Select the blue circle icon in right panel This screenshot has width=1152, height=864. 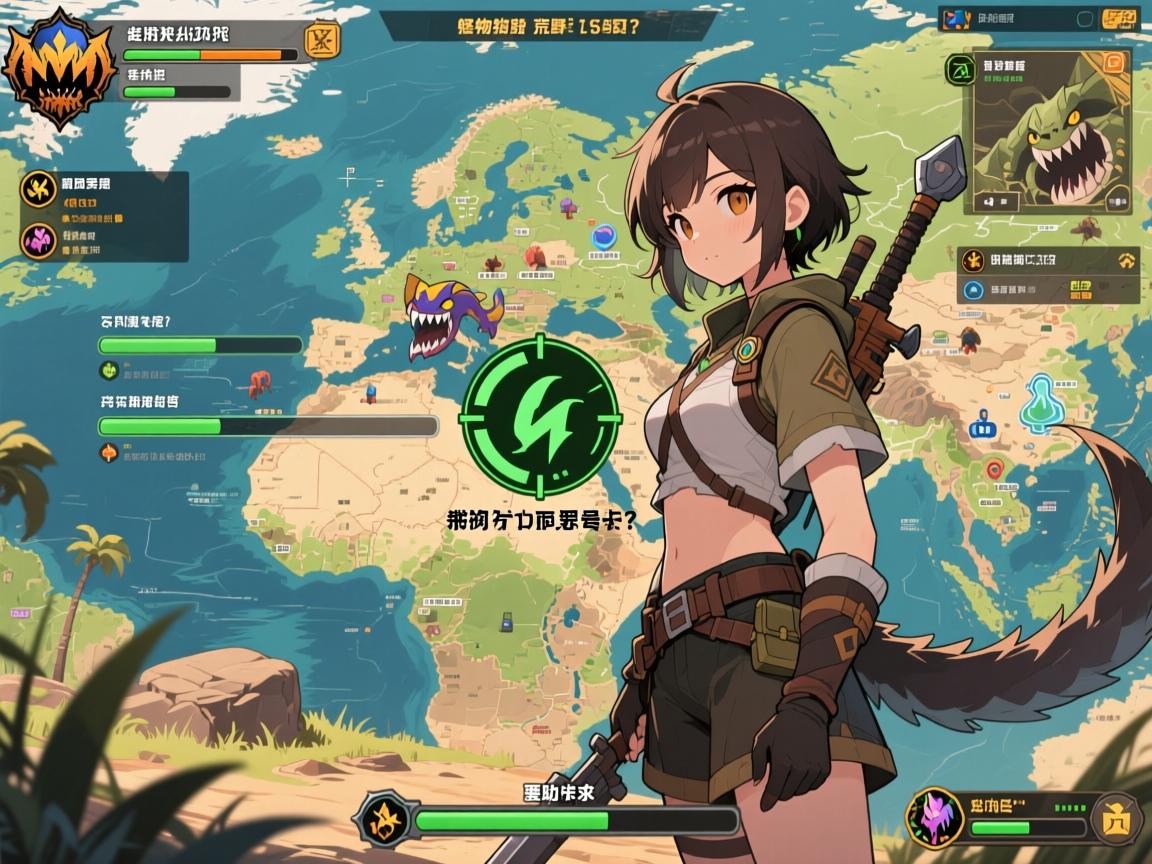970,291
